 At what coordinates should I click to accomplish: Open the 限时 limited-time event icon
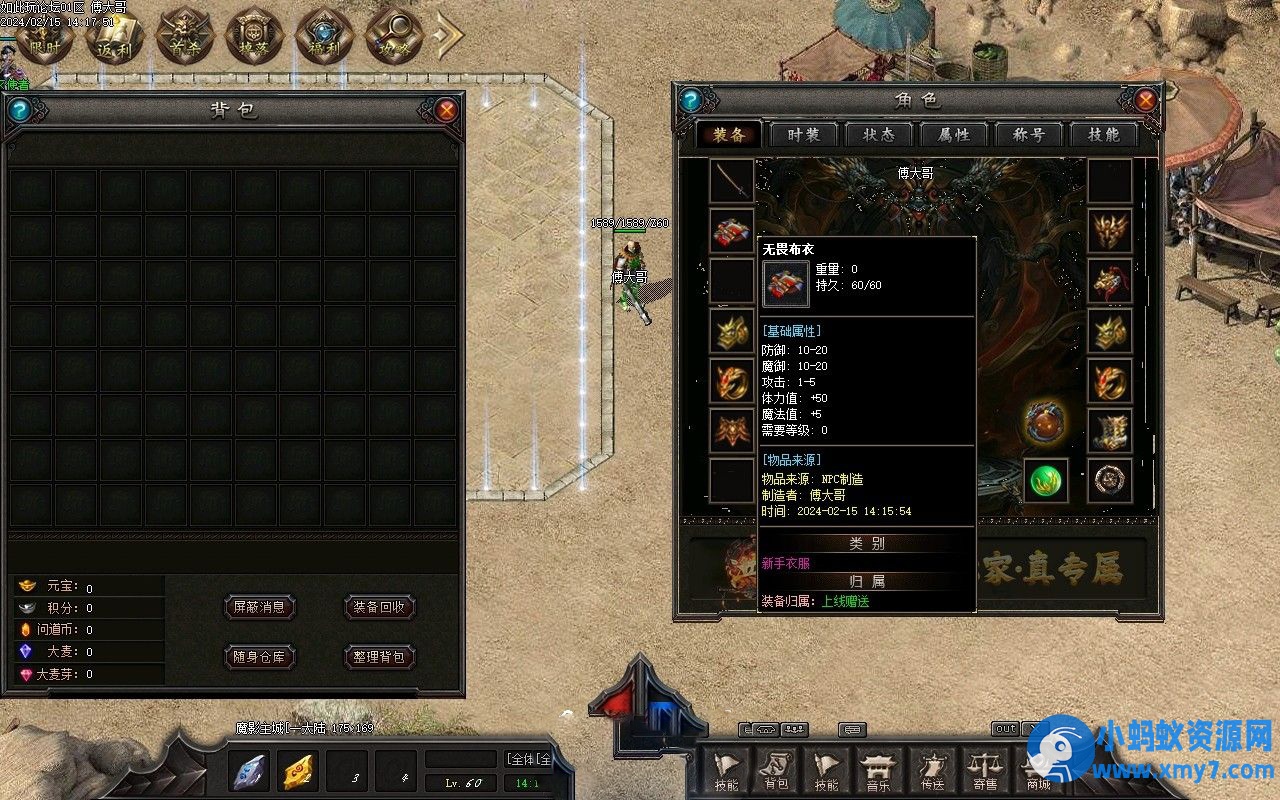[45, 37]
